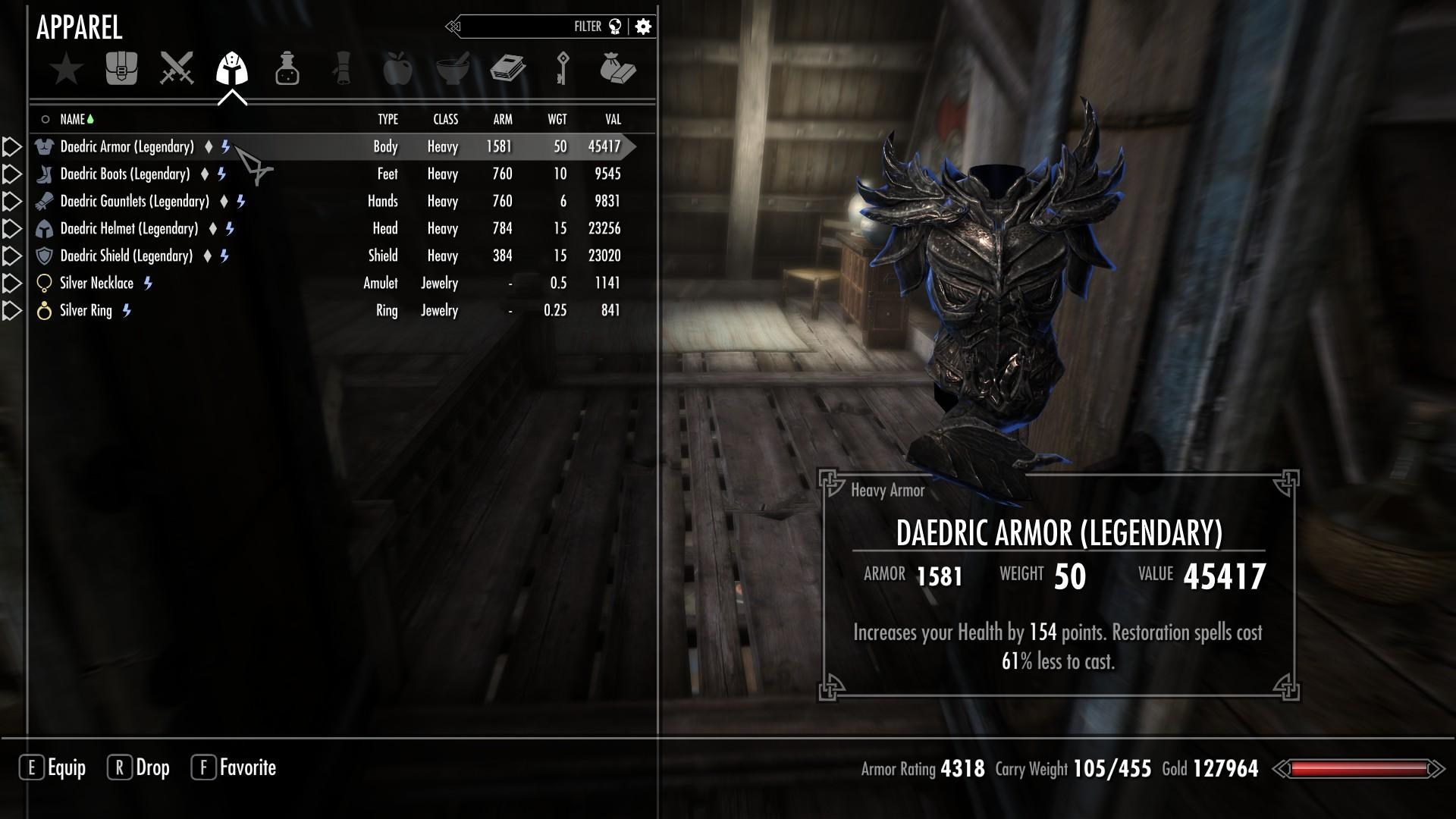The height and width of the screenshot is (819, 1456).
Task: Open the SkyUI settings gear
Action: pos(642,25)
